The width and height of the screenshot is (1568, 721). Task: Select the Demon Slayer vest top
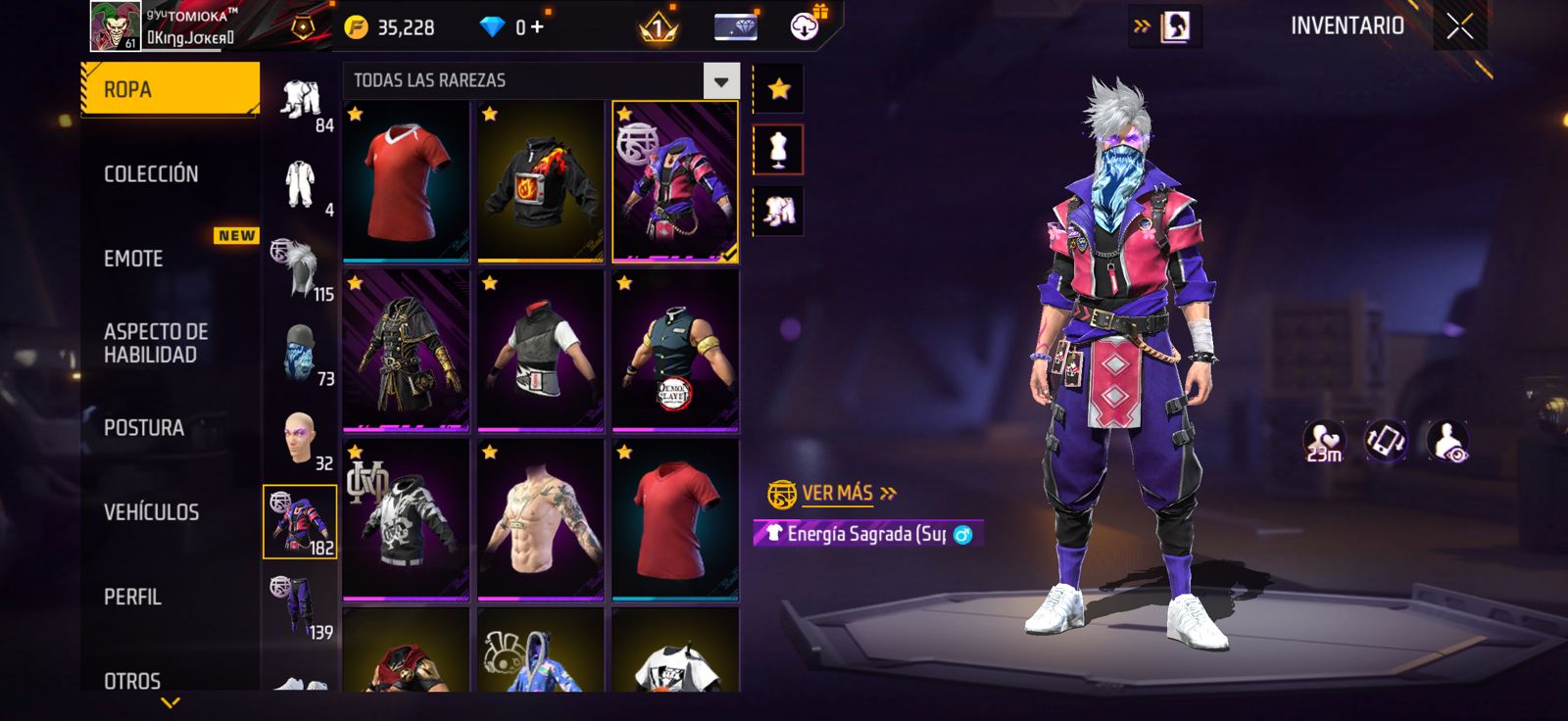[x=675, y=351]
